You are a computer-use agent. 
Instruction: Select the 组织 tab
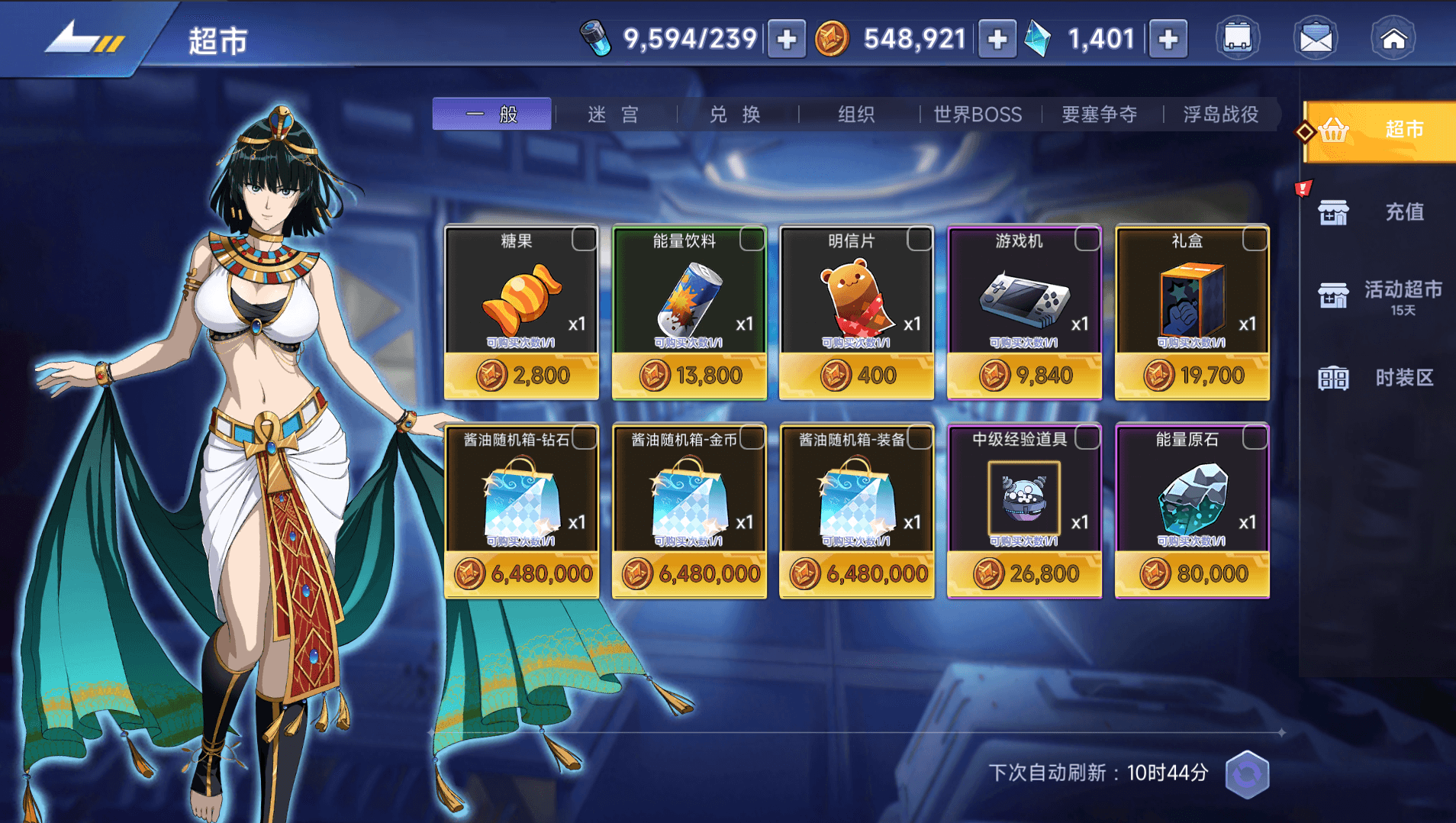[856, 115]
